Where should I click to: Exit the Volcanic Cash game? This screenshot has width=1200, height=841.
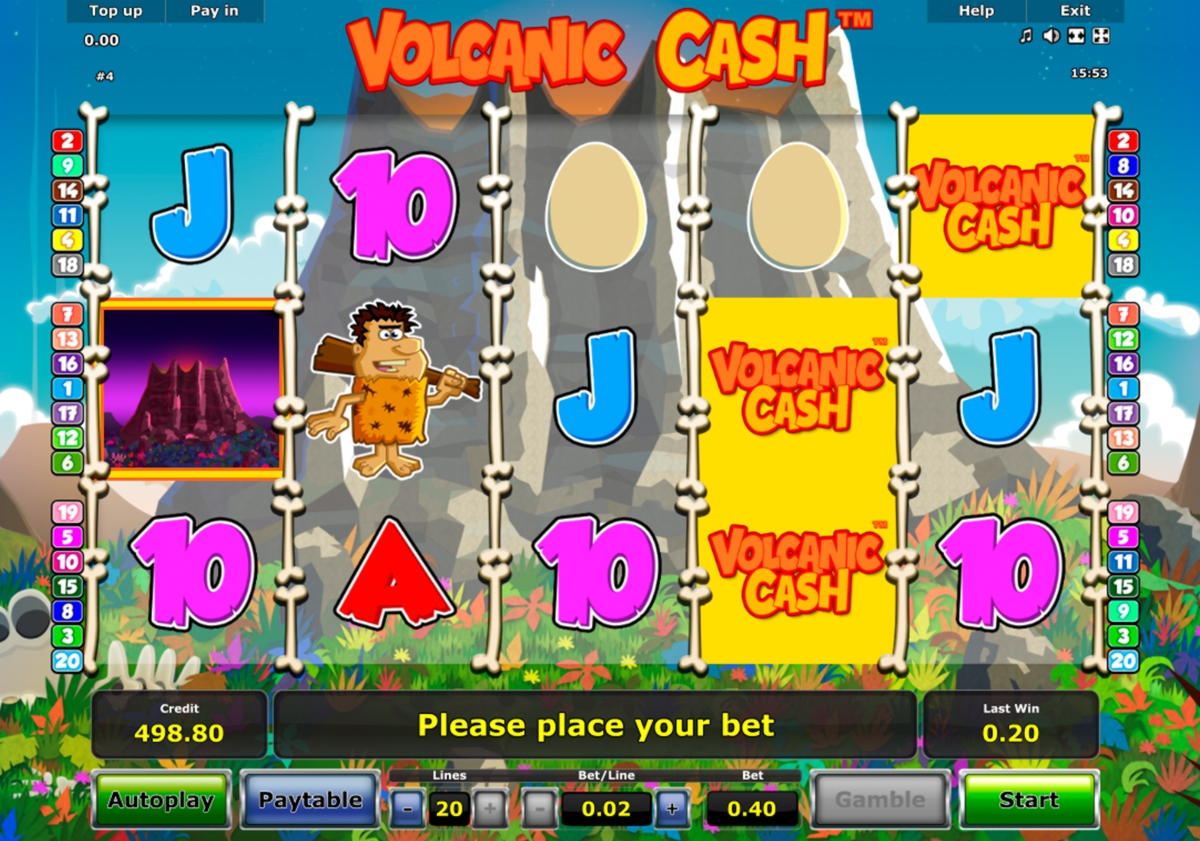click(1075, 11)
